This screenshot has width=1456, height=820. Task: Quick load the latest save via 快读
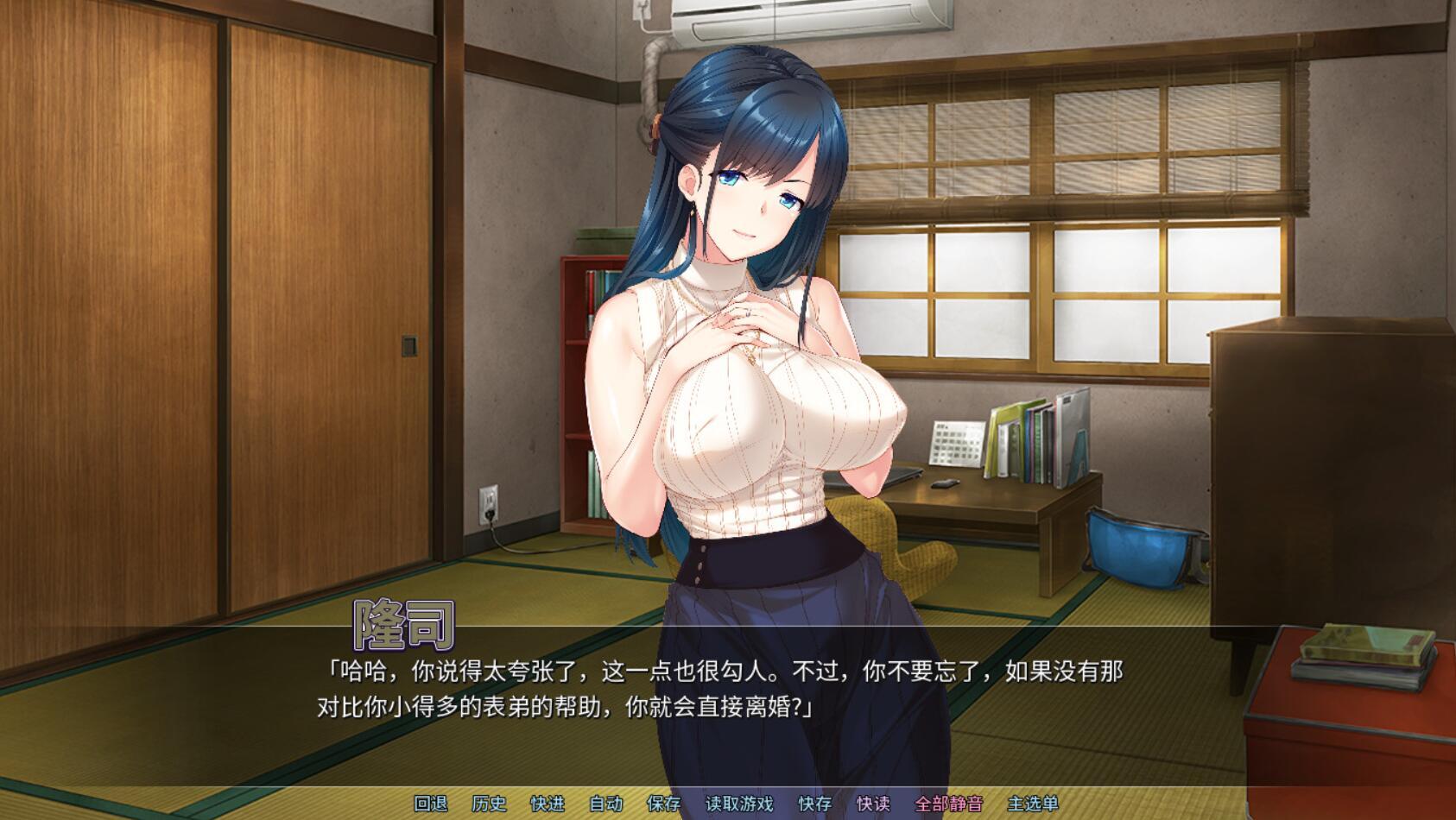coord(873,803)
